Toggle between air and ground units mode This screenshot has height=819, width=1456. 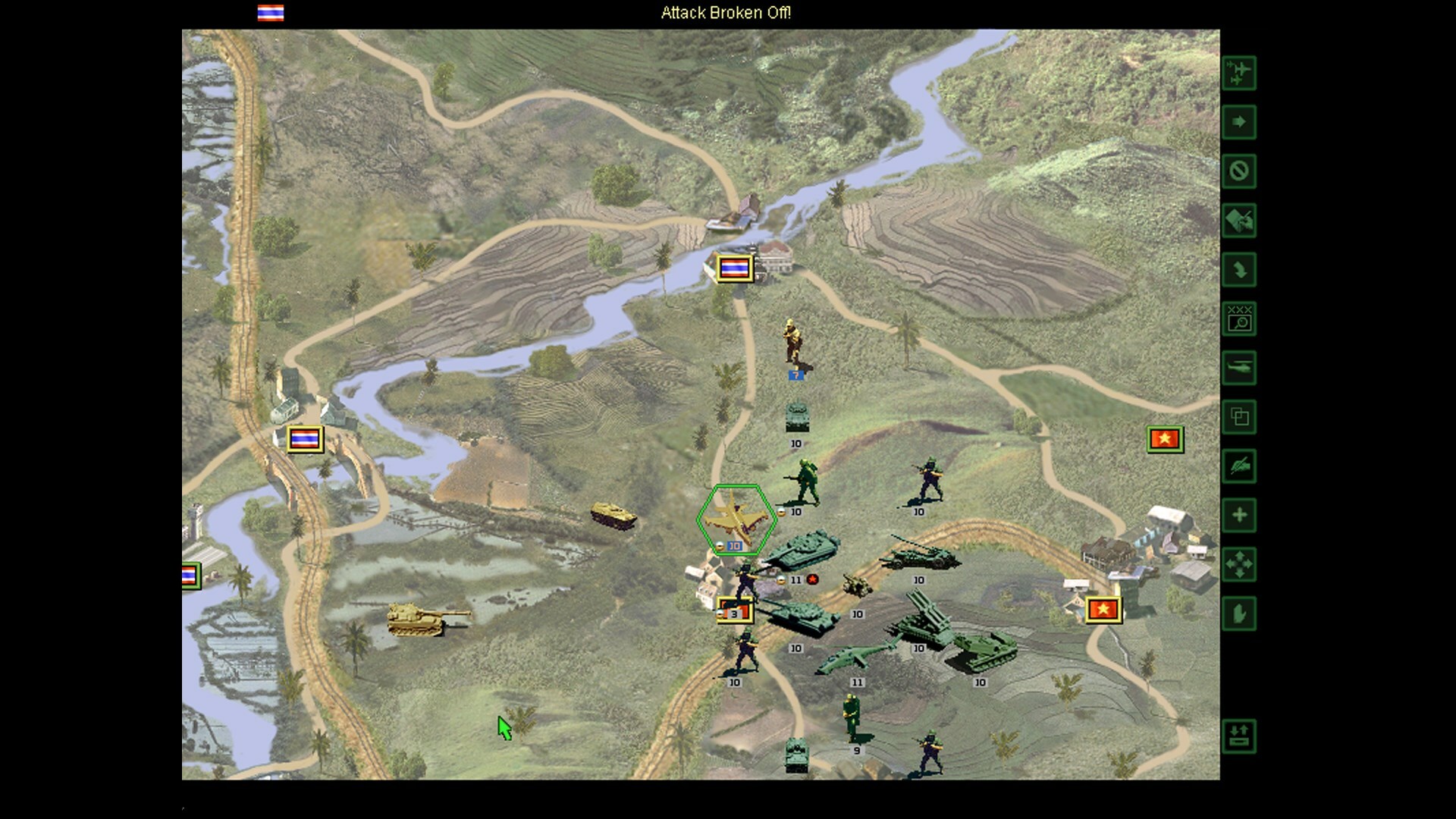tap(1240, 73)
